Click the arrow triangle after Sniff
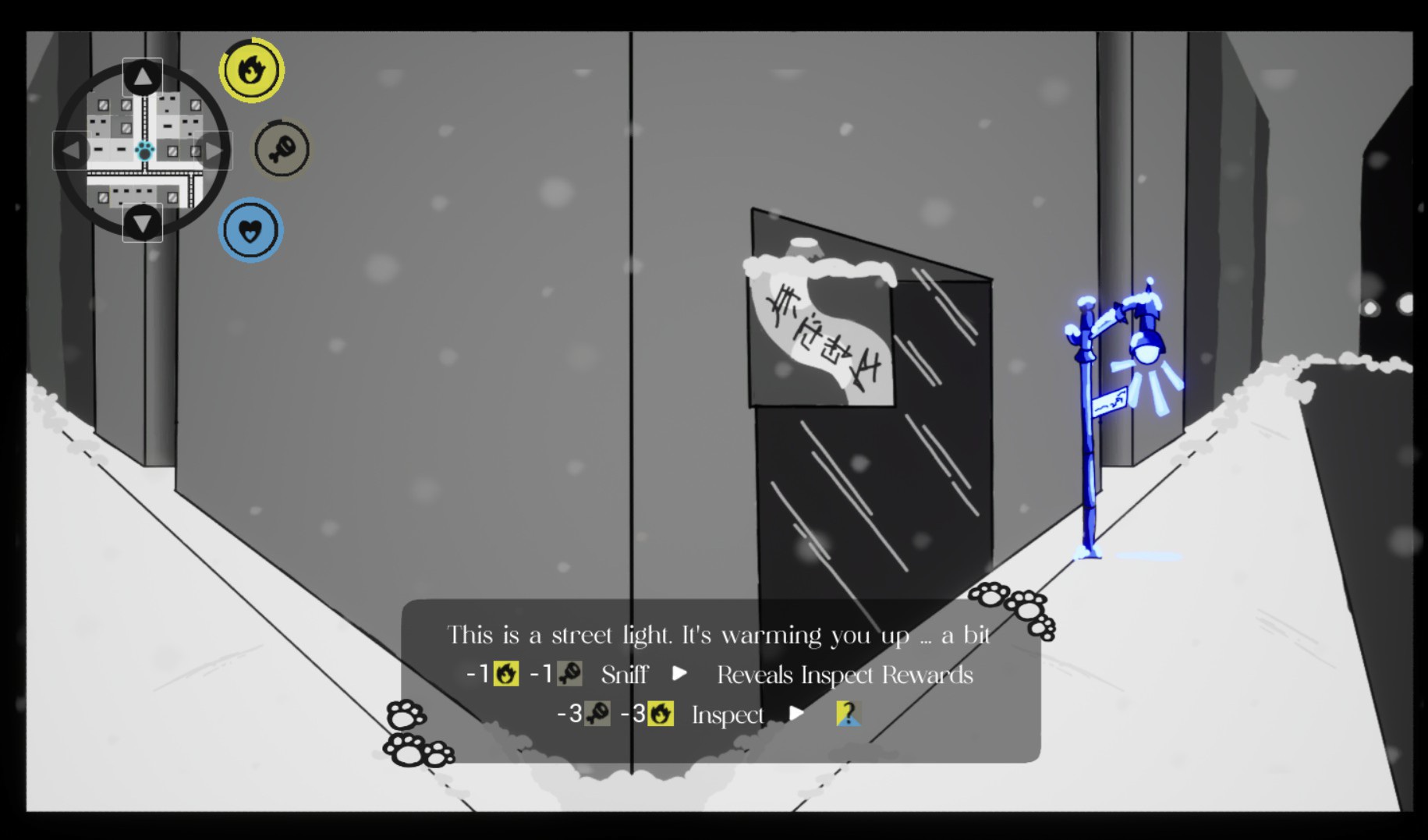 (678, 674)
